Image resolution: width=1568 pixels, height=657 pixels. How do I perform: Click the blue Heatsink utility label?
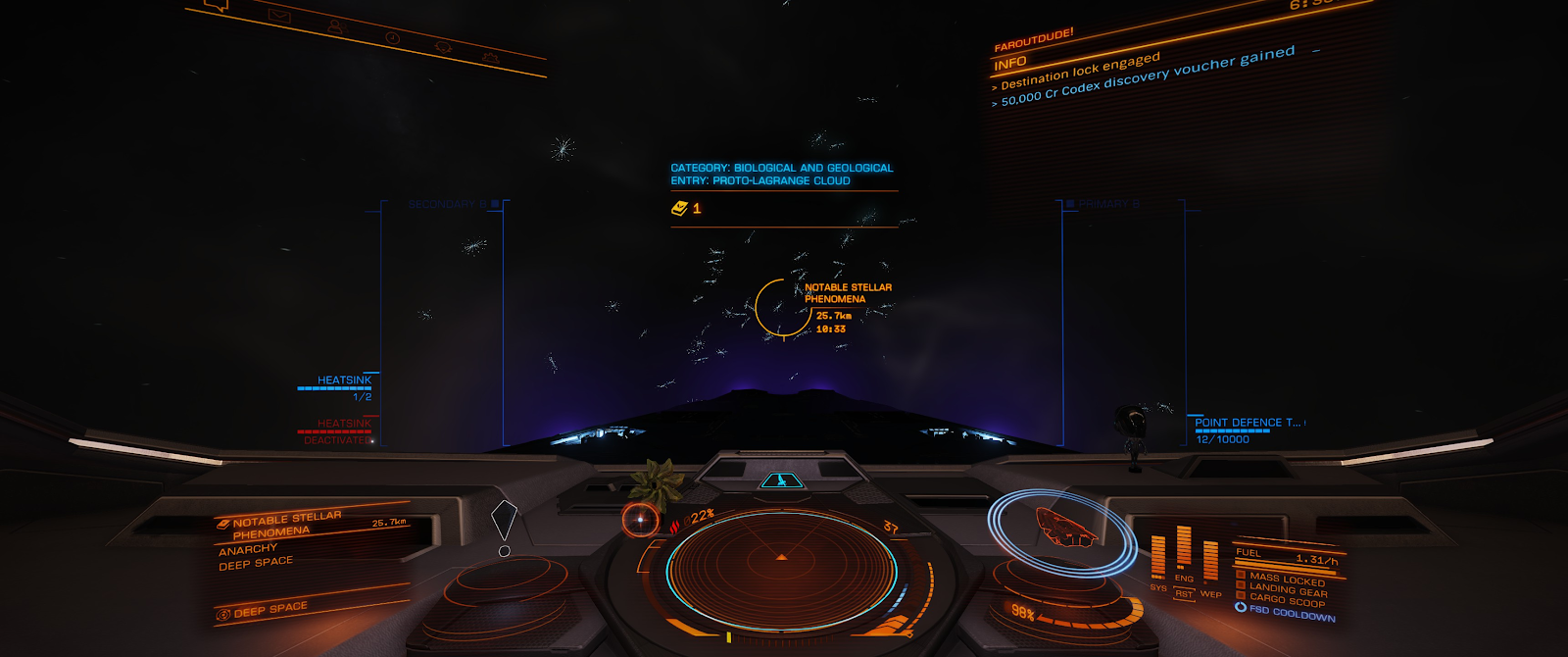coord(344,380)
